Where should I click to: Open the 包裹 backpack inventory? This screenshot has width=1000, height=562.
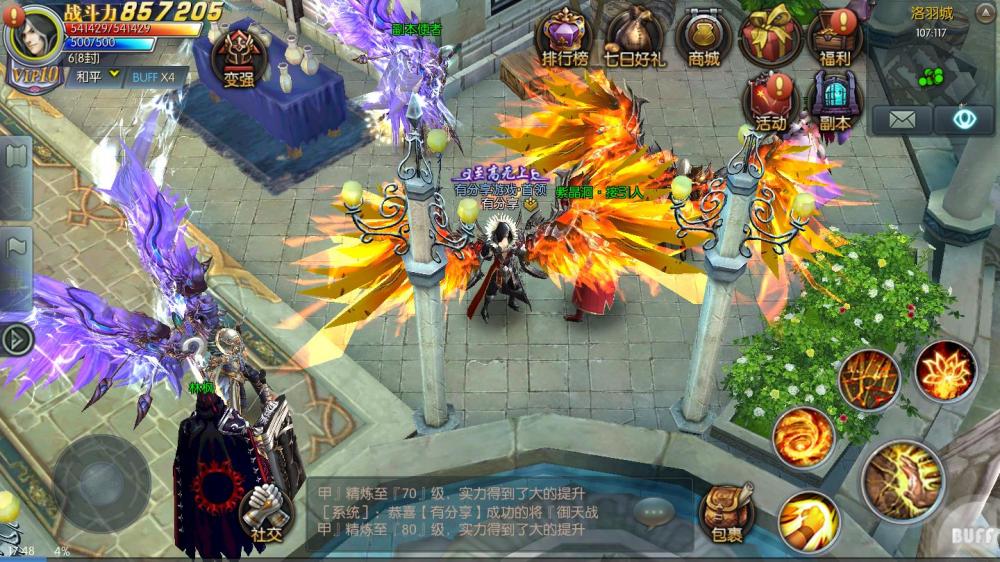point(726,513)
